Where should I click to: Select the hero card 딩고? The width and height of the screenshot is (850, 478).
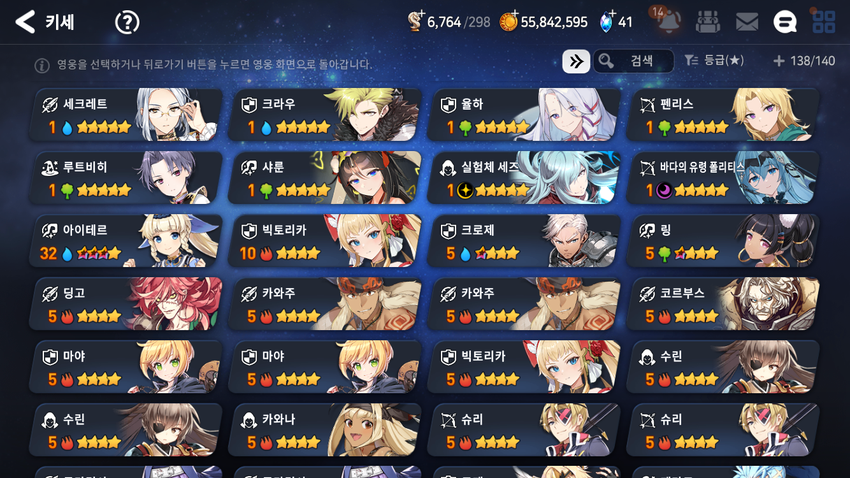[x=127, y=304]
